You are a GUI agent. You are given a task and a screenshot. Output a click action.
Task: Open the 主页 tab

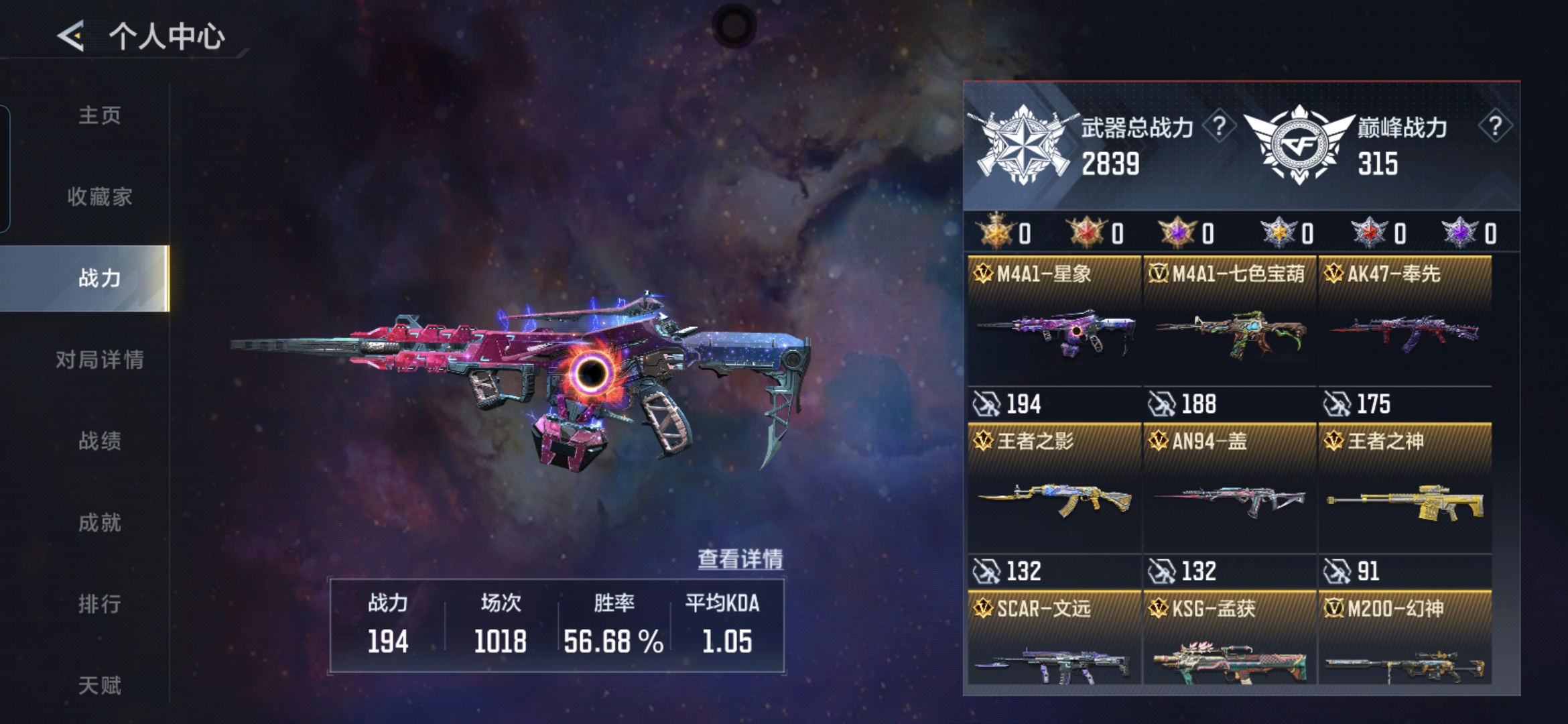pyautogui.click(x=100, y=115)
